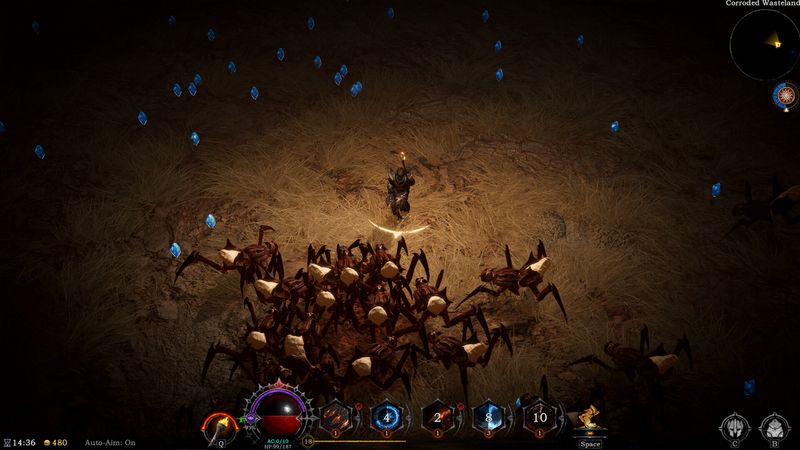
Task: Pick the dark skill showing cooldown 10
Action: [538, 417]
